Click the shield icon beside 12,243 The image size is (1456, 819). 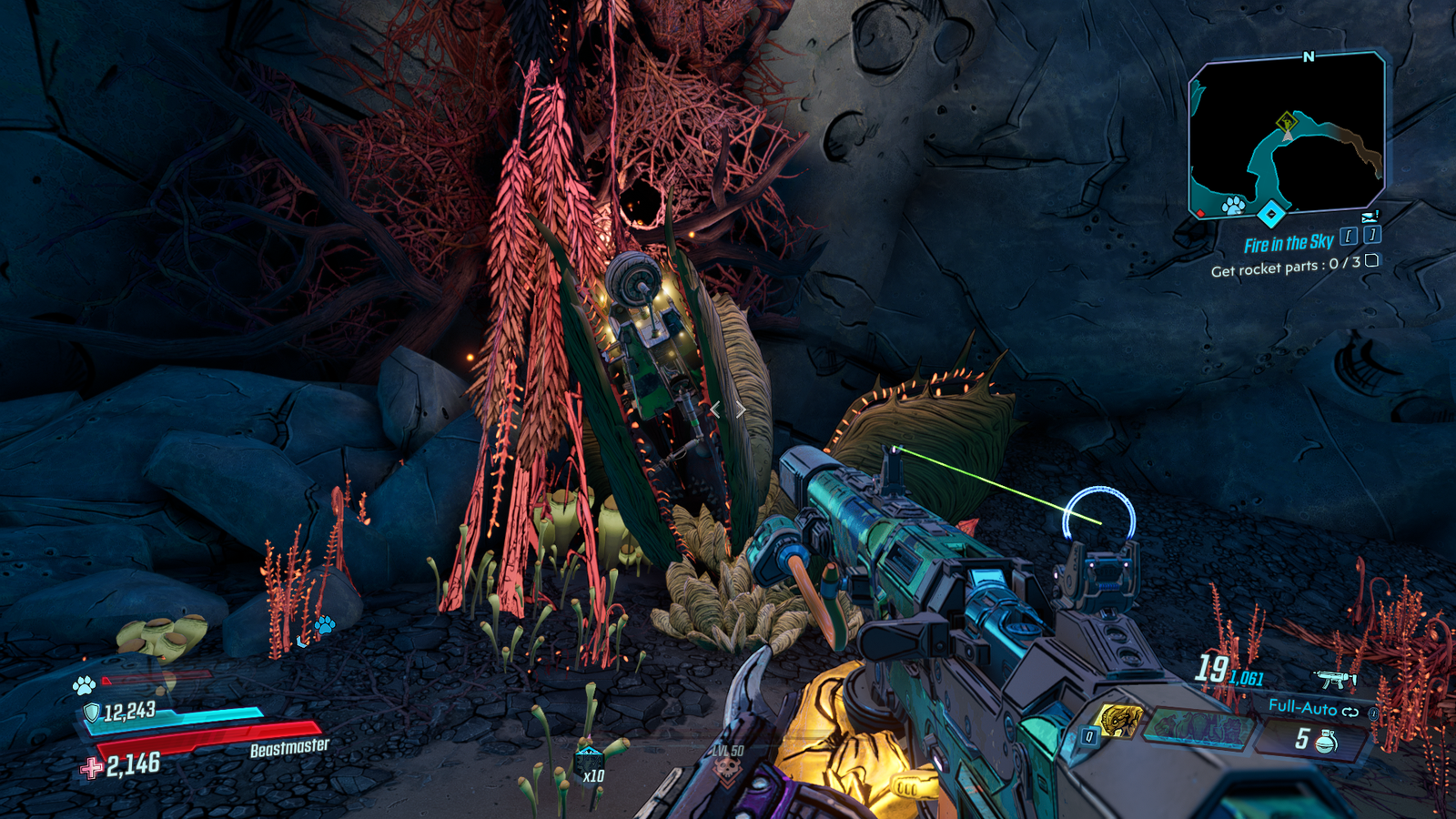pyautogui.click(x=91, y=712)
